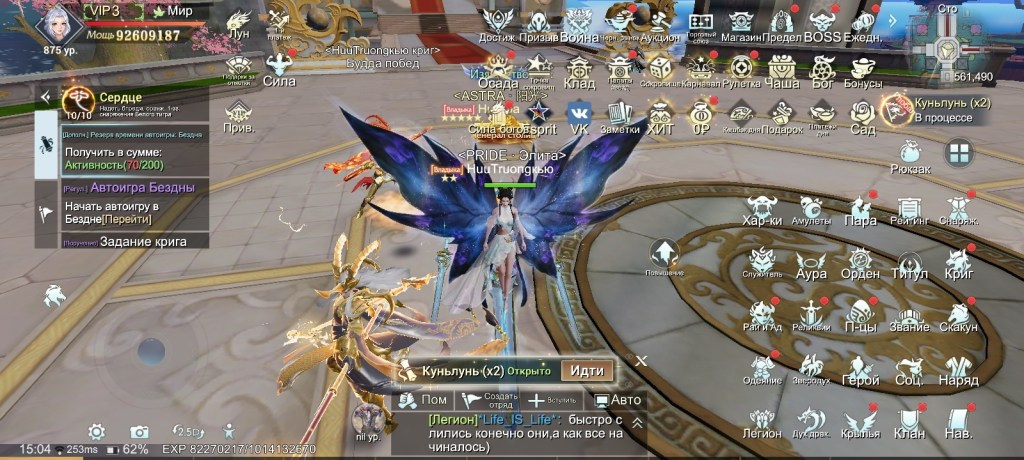
Task: Close the Куньлунь event prompt
Action: [x=642, y=359]
